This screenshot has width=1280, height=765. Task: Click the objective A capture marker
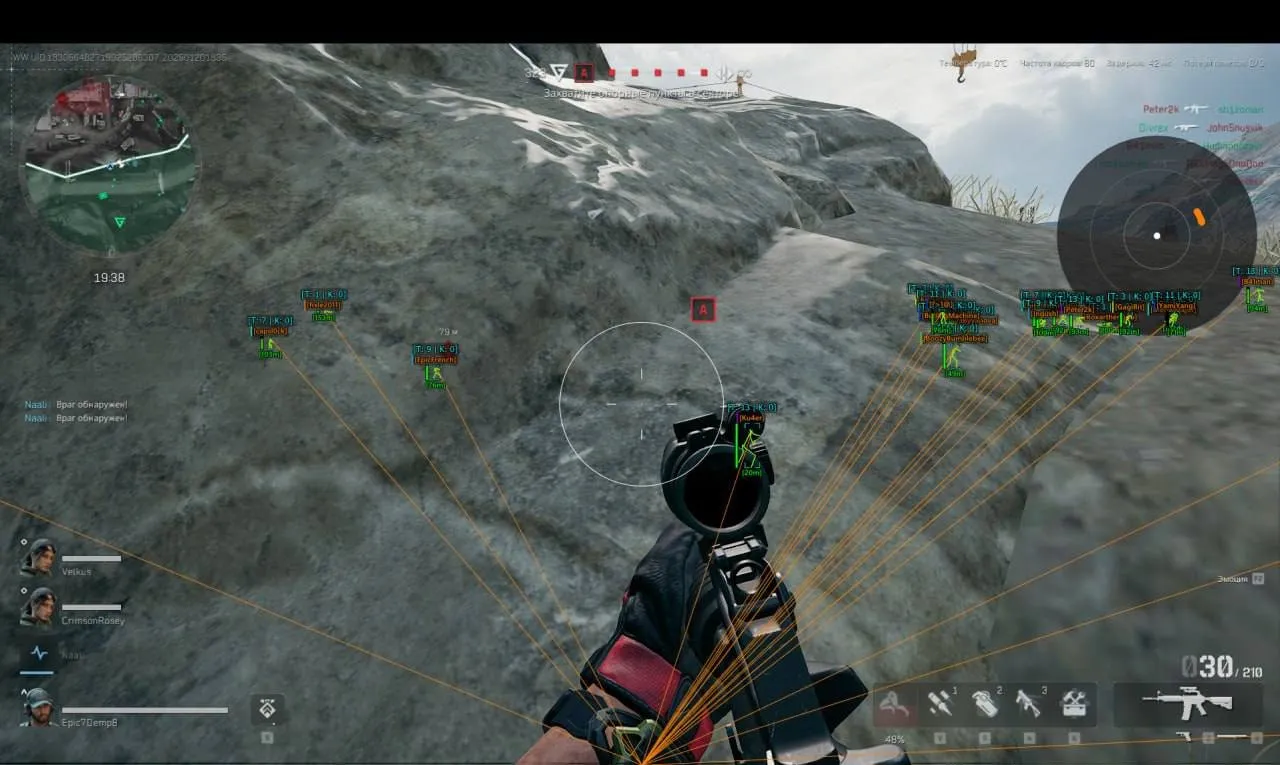pos(703,310)
